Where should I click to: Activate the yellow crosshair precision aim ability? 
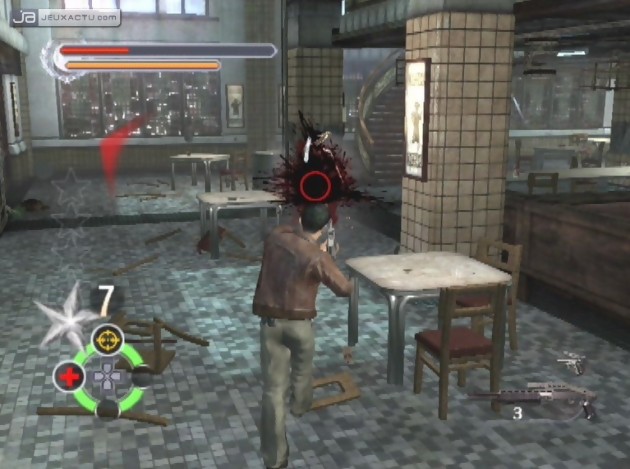107,338
